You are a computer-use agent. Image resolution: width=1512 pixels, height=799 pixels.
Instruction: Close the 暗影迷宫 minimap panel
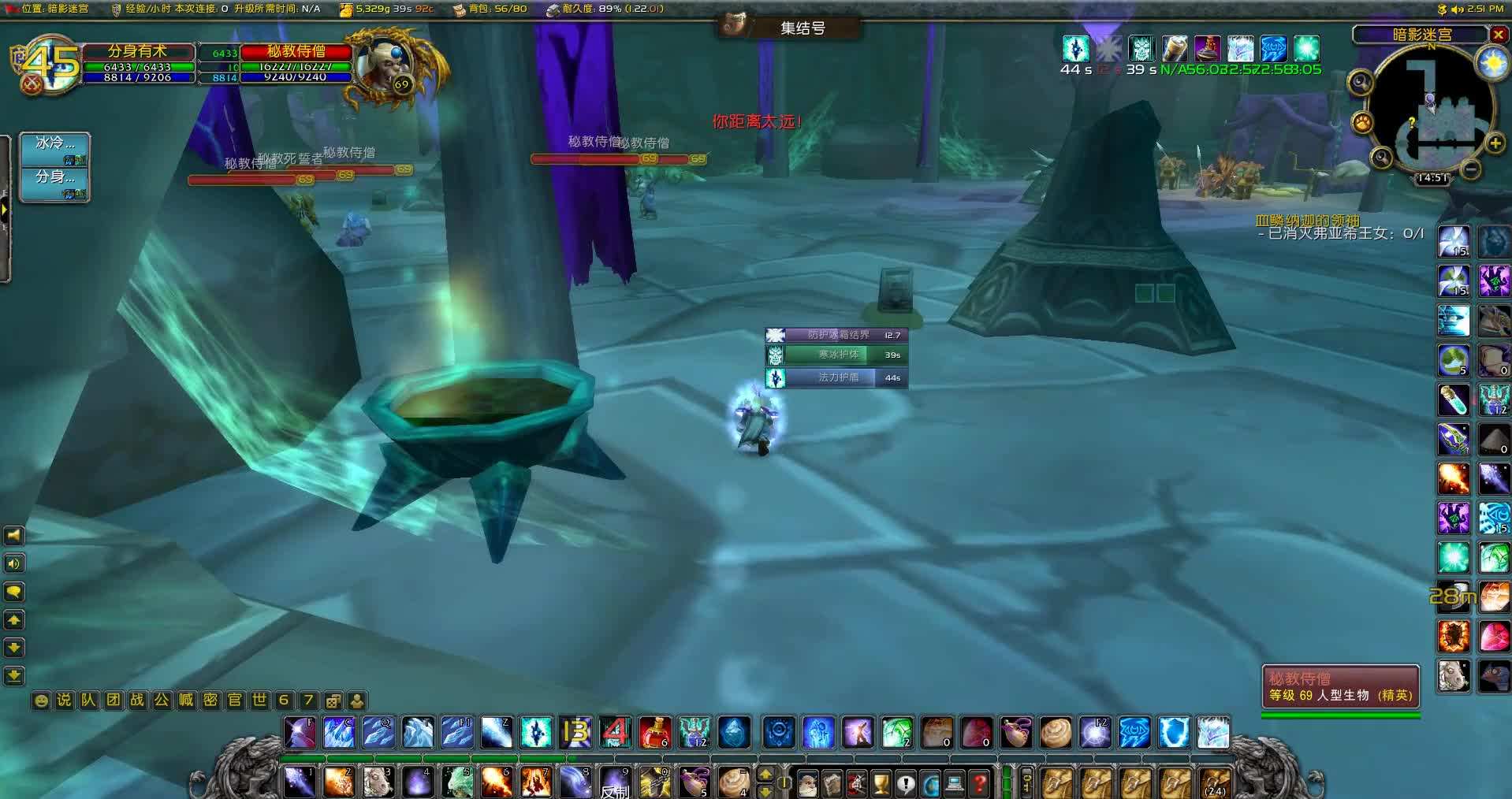point(1498,35)
